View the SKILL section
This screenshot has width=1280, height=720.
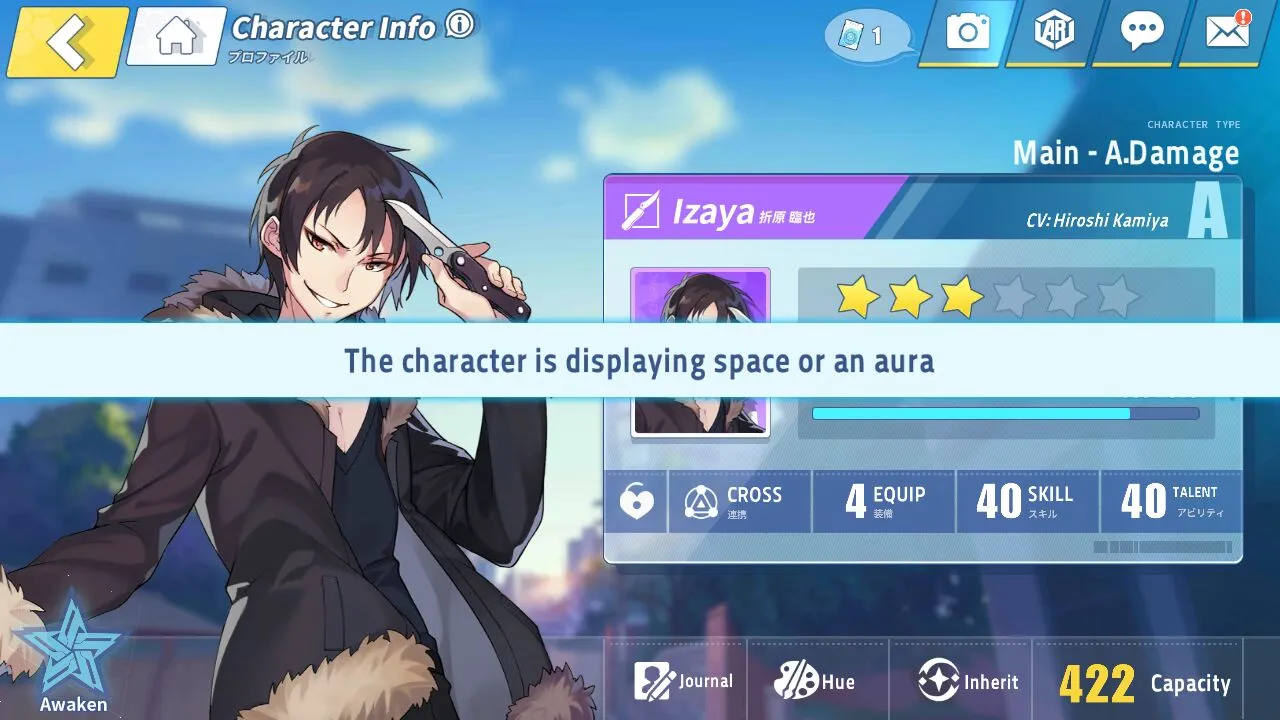tap(1027, 501)
